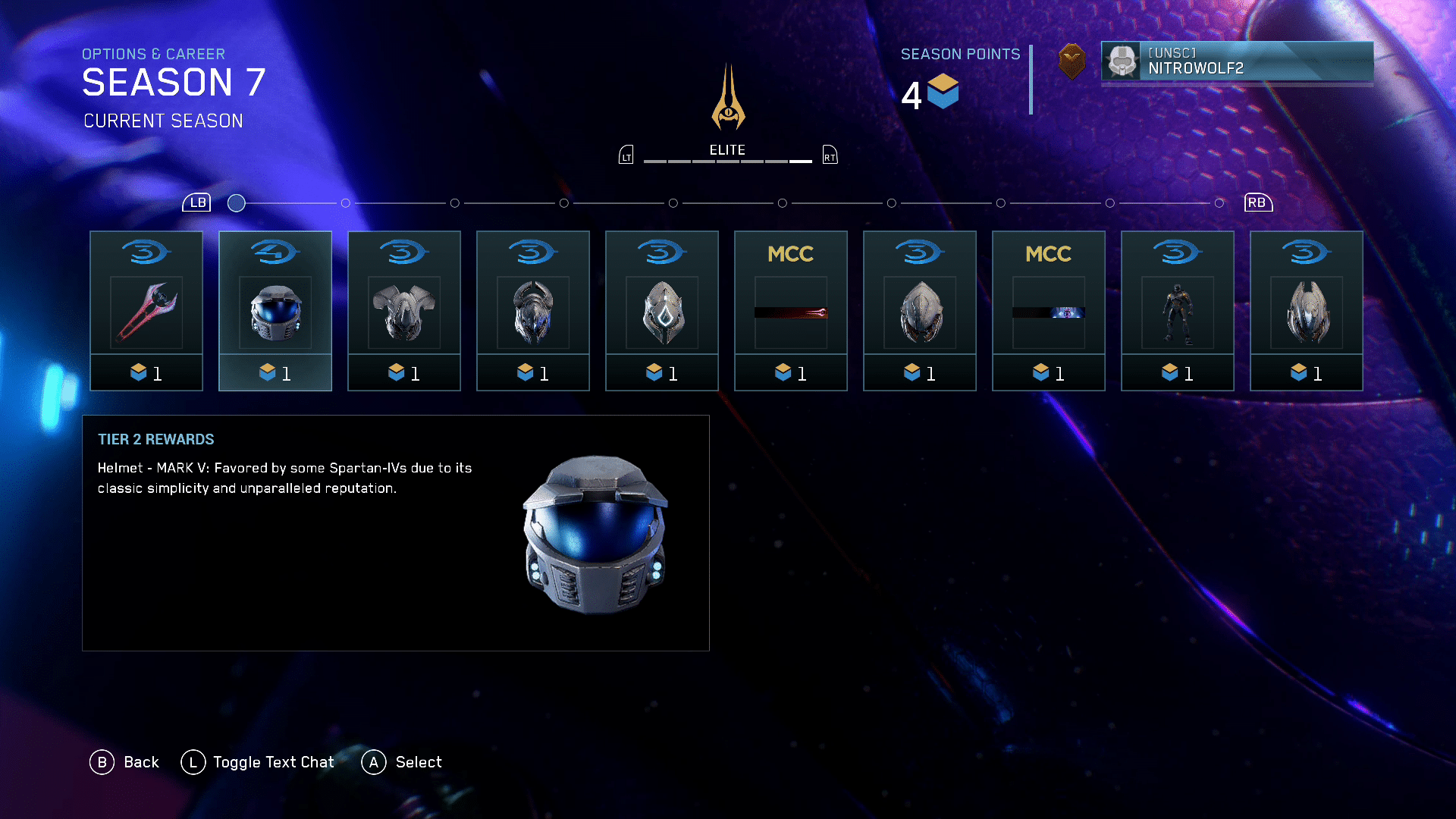The height and width of the screenshot is (819, 1456).
Task: Choose the blue MCC nameplate reward
Action: point(1049,311)
